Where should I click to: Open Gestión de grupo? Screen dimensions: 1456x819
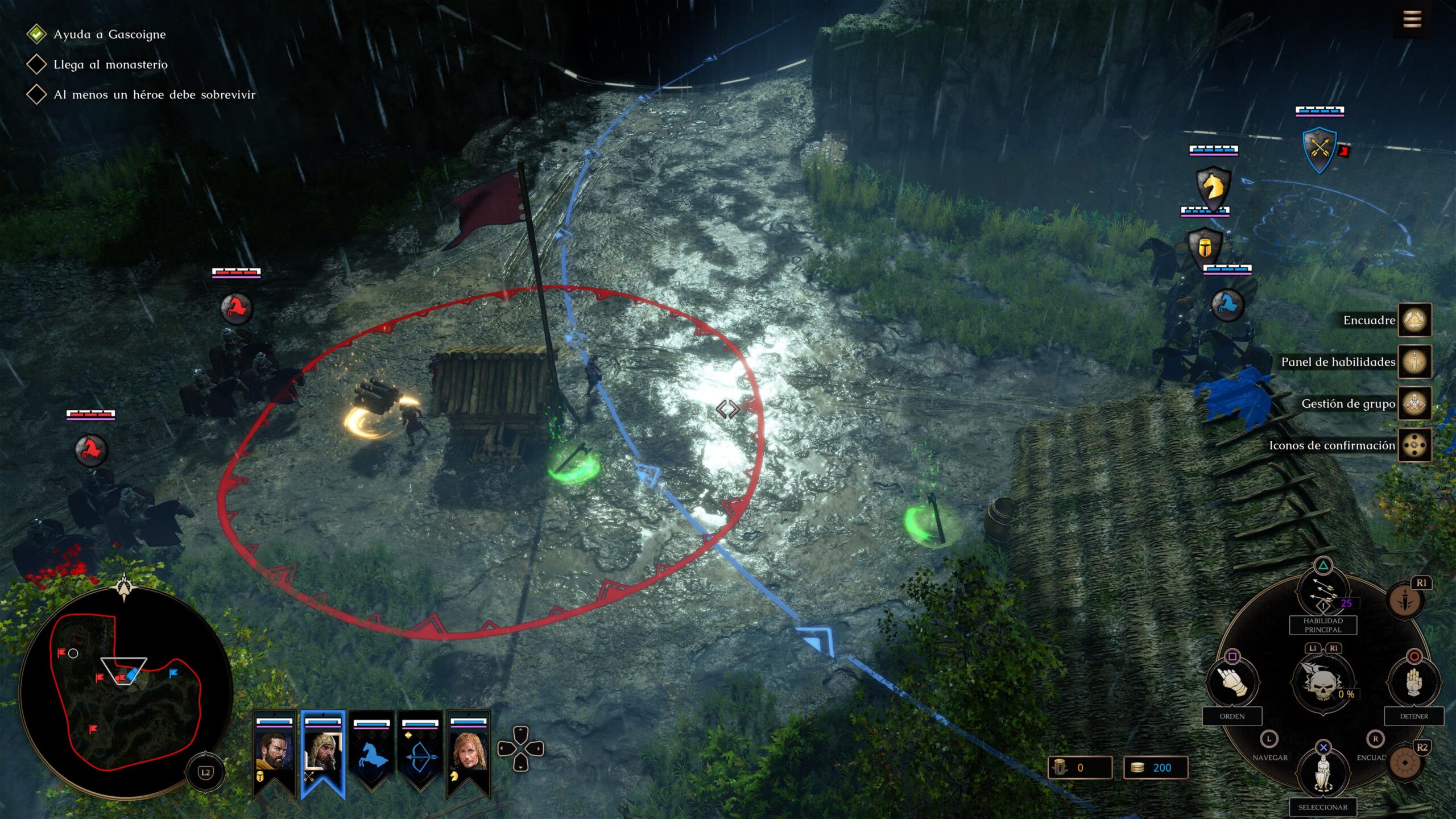1414,404
